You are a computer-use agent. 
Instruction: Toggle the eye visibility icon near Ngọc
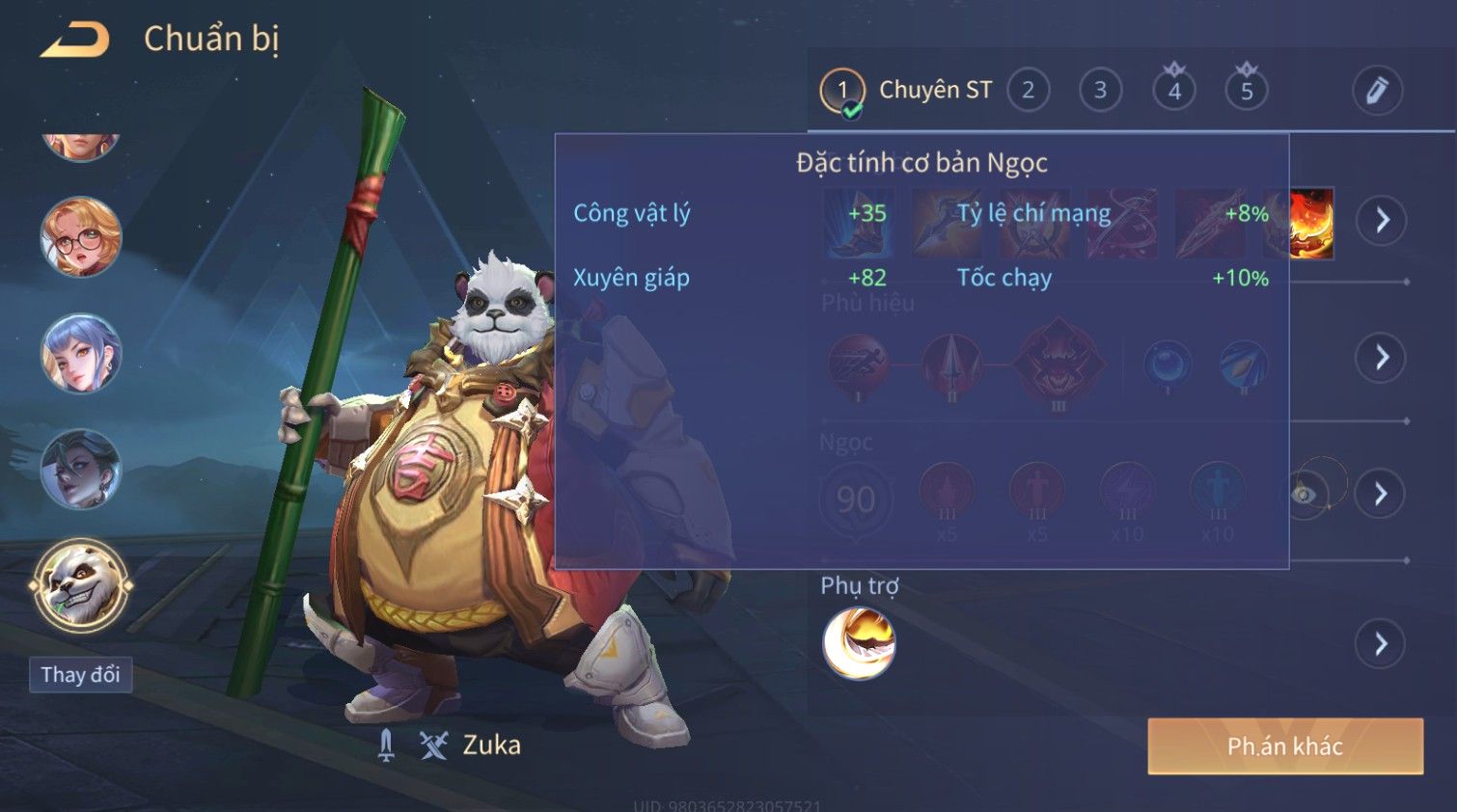[x=1305, y=495]
